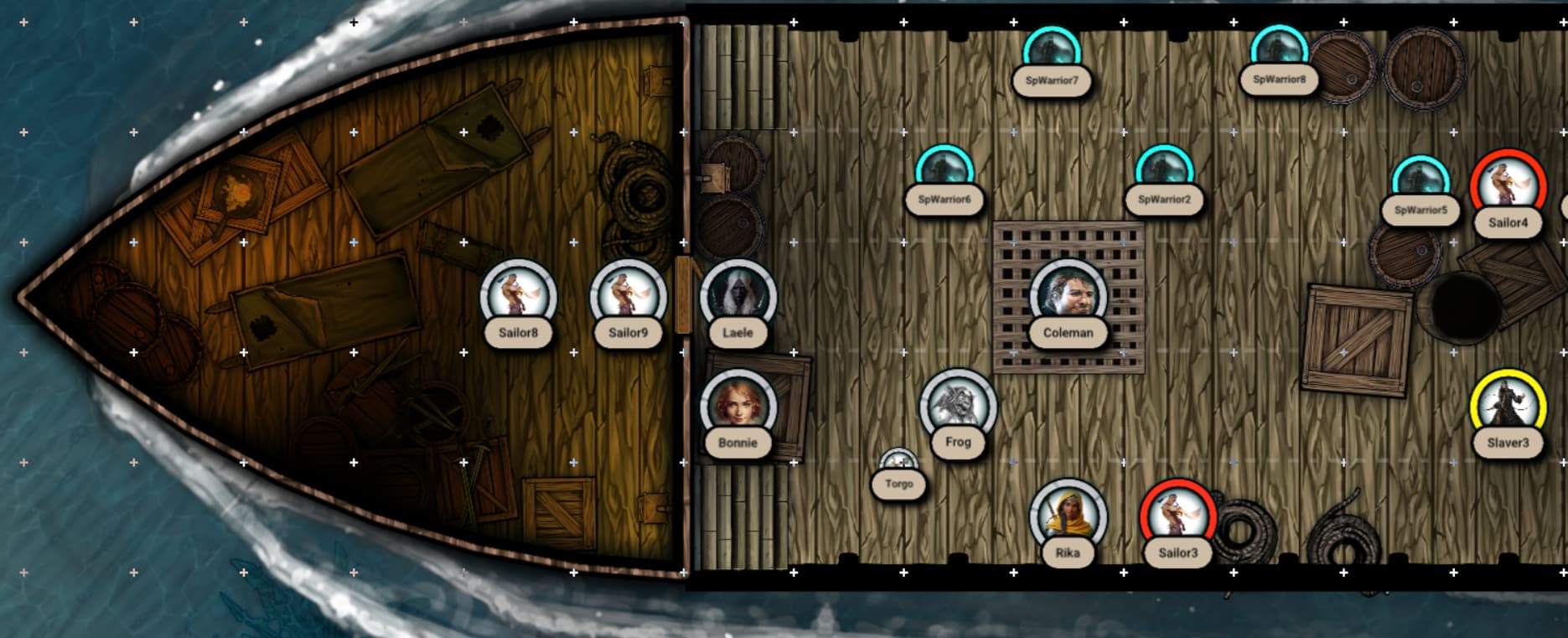Viewport: 1568px width, 638px height.
Task: Select the SpWarrior5 token
Action: coord(1421,182)
